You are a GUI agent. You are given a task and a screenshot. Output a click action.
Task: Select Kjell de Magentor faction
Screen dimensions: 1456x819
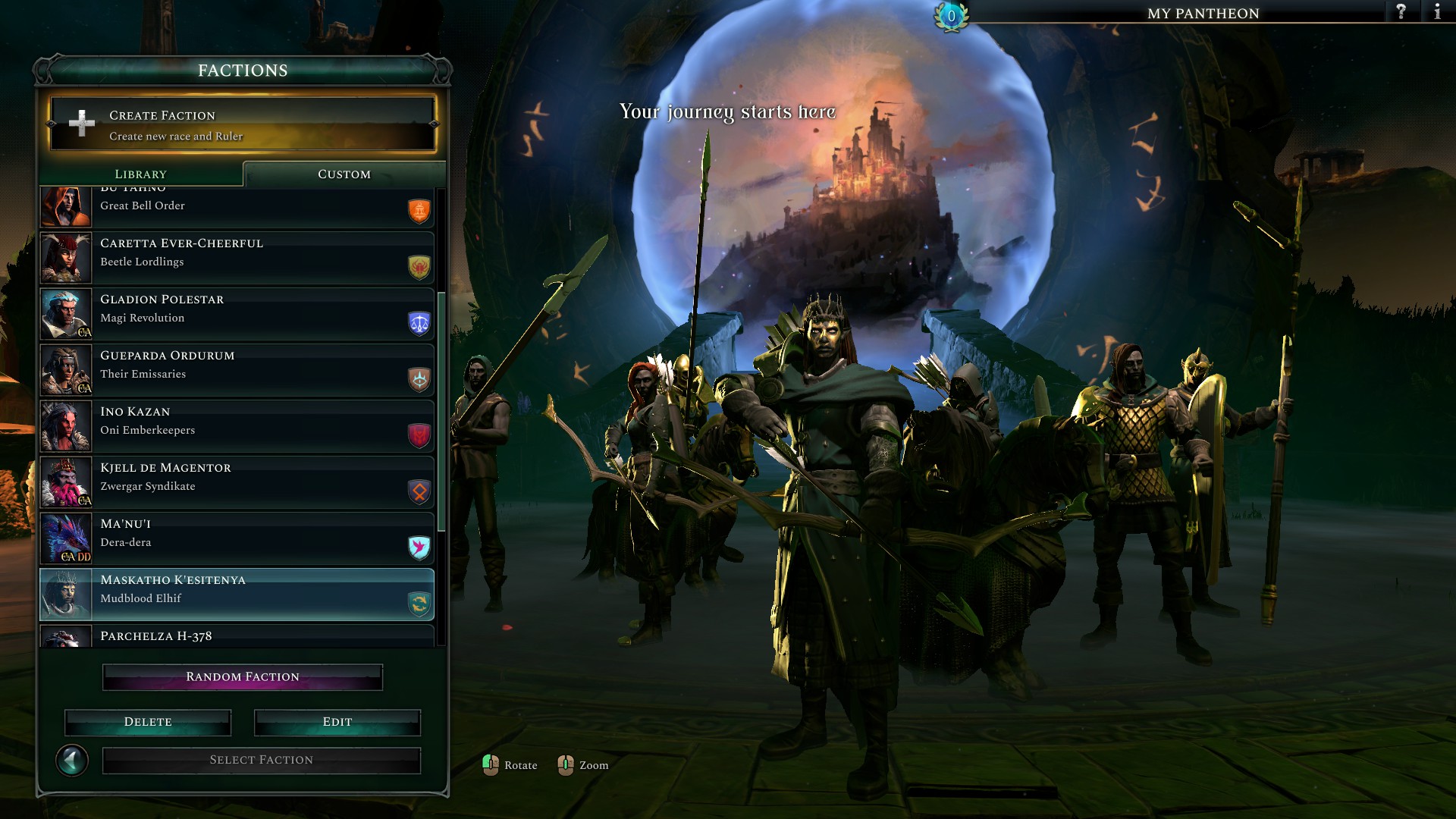click(x=237, y=482)
